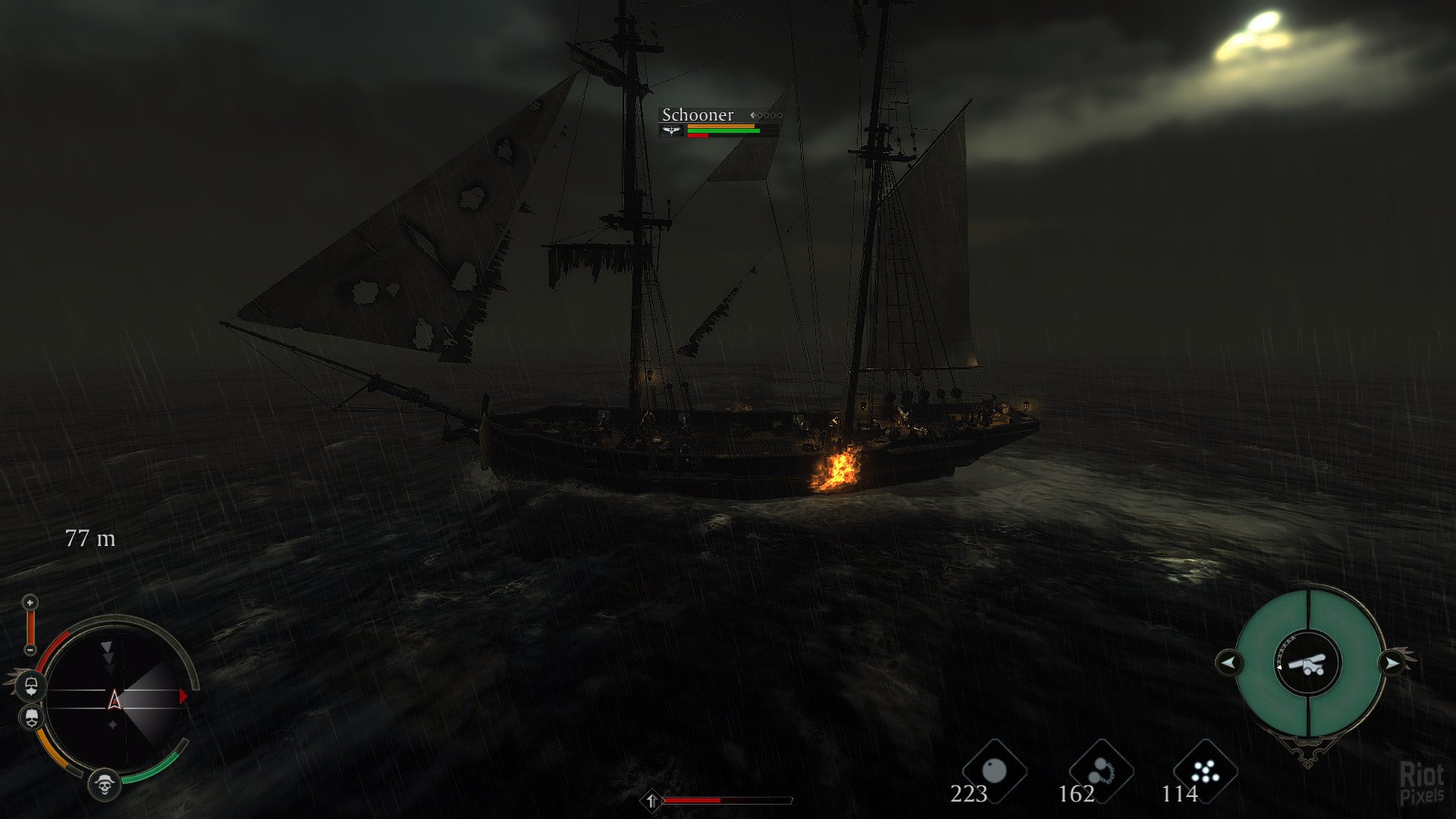Select the pirate skull with hat icon
The width and height of the screenshot is (1456, 819).
(x=105, y=784)
